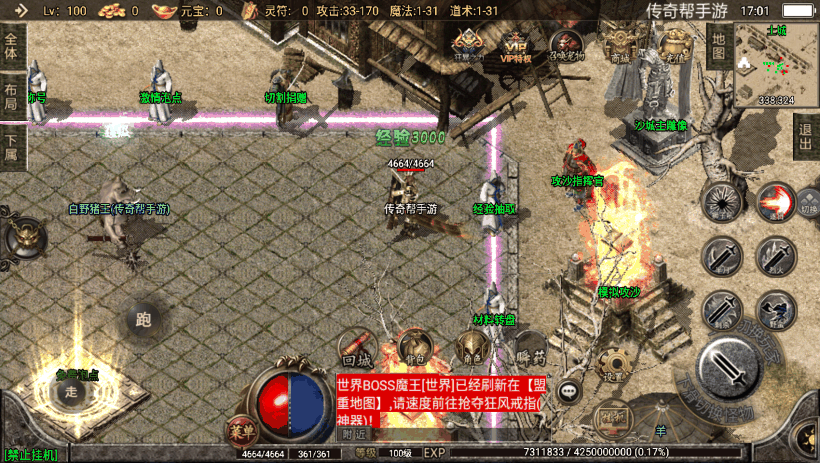The image size is (820, 463).
Task: Tap the 召唤宠物 summon pet icon
Action: point(567,44)
